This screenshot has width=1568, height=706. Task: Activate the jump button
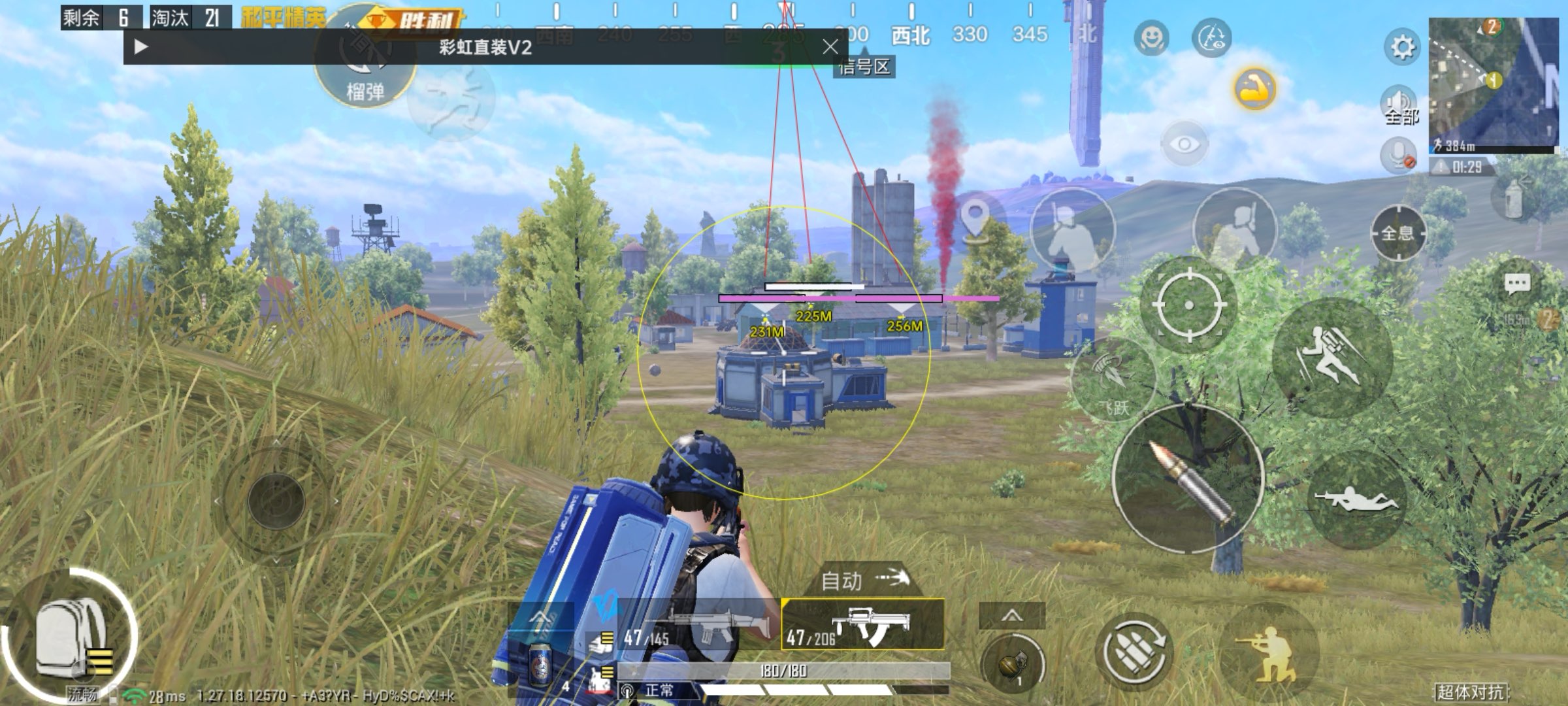point(1331,356)
